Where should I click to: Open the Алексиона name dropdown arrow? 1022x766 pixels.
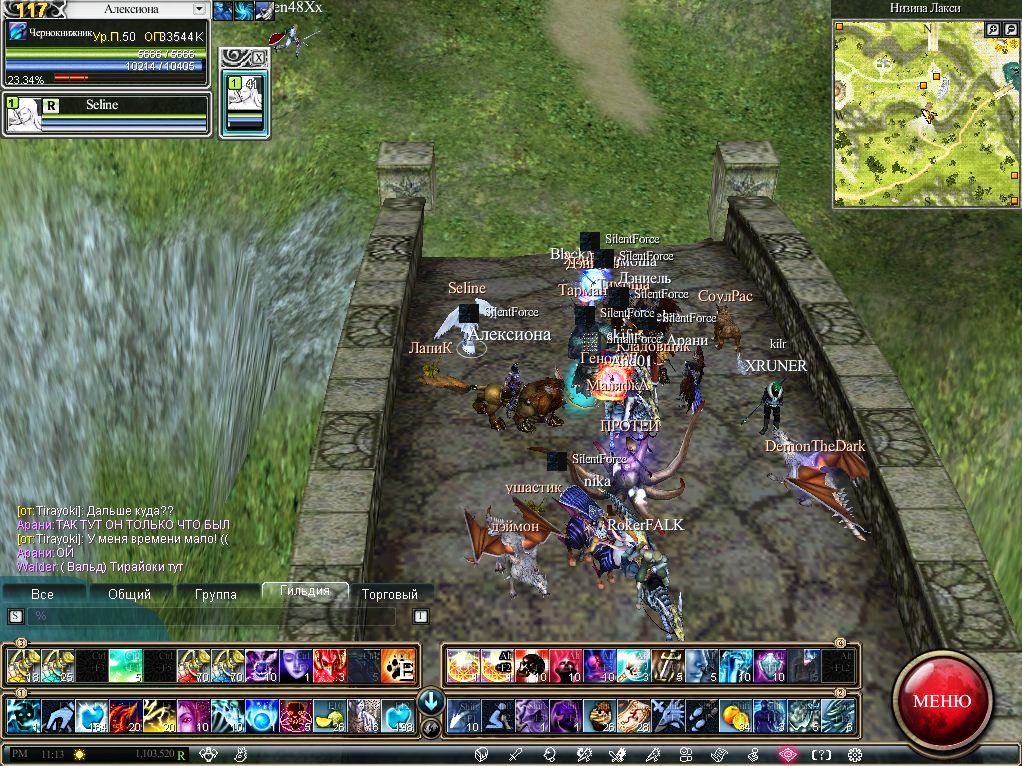[x=200, y=9]
